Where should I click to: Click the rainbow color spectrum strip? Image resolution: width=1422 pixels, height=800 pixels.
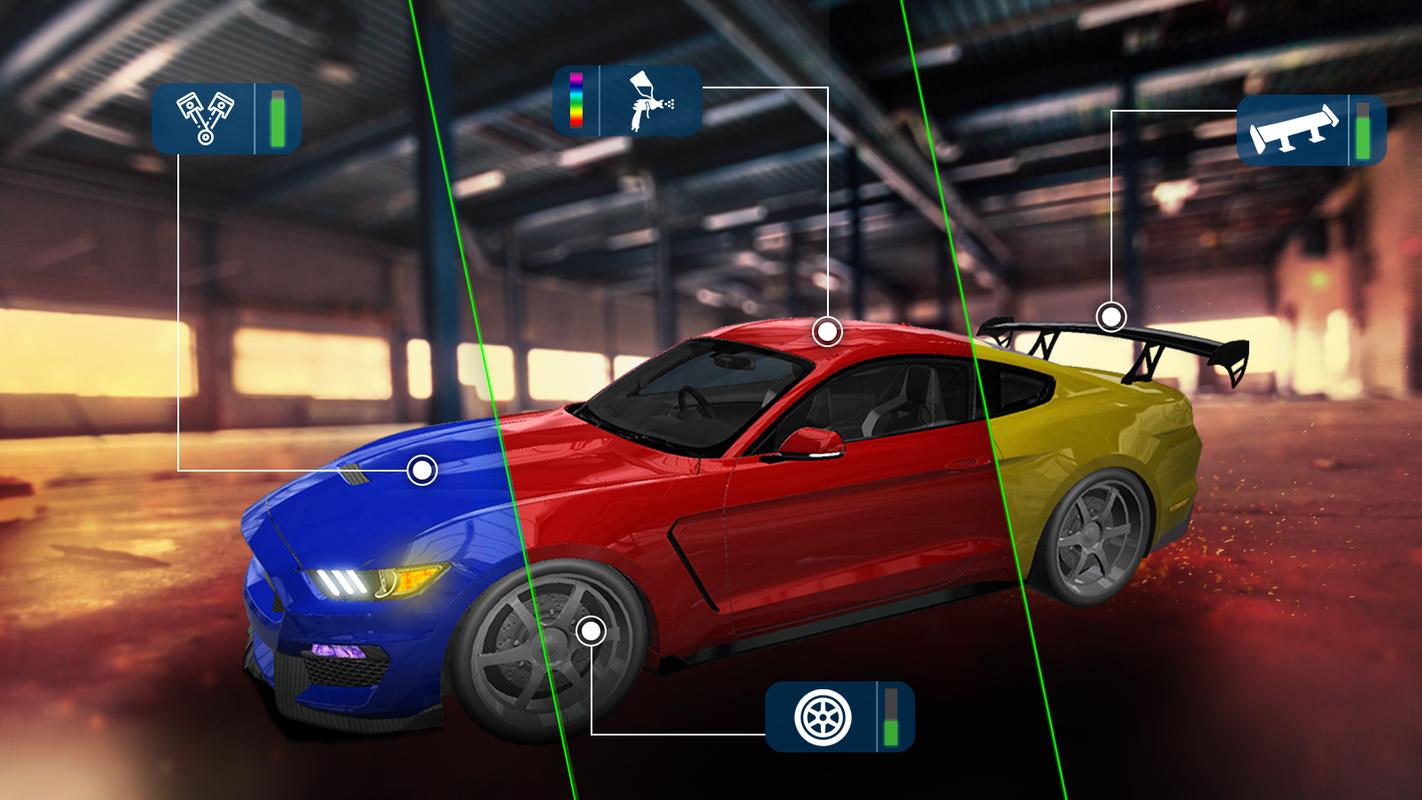tap(576, 101)
